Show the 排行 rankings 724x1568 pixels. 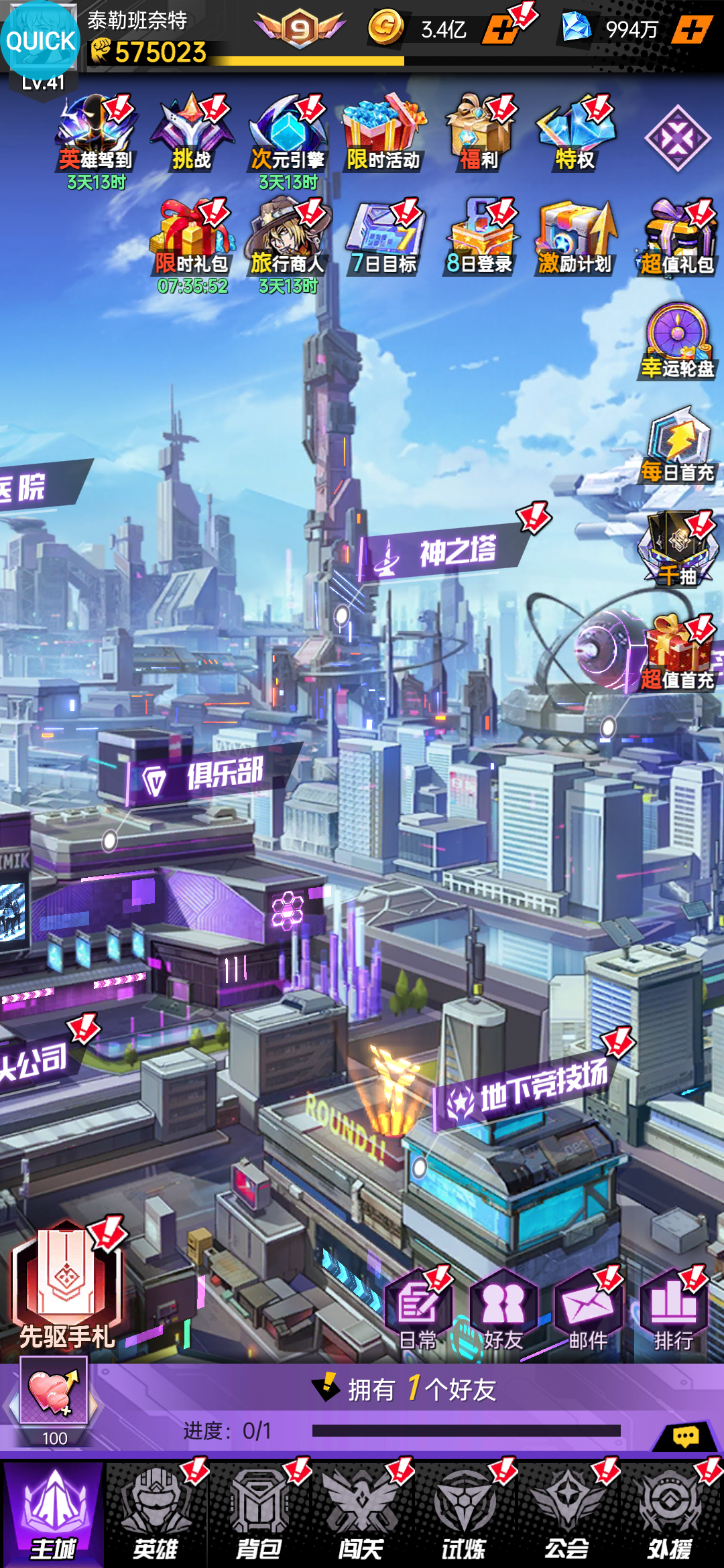[673, 1310]
